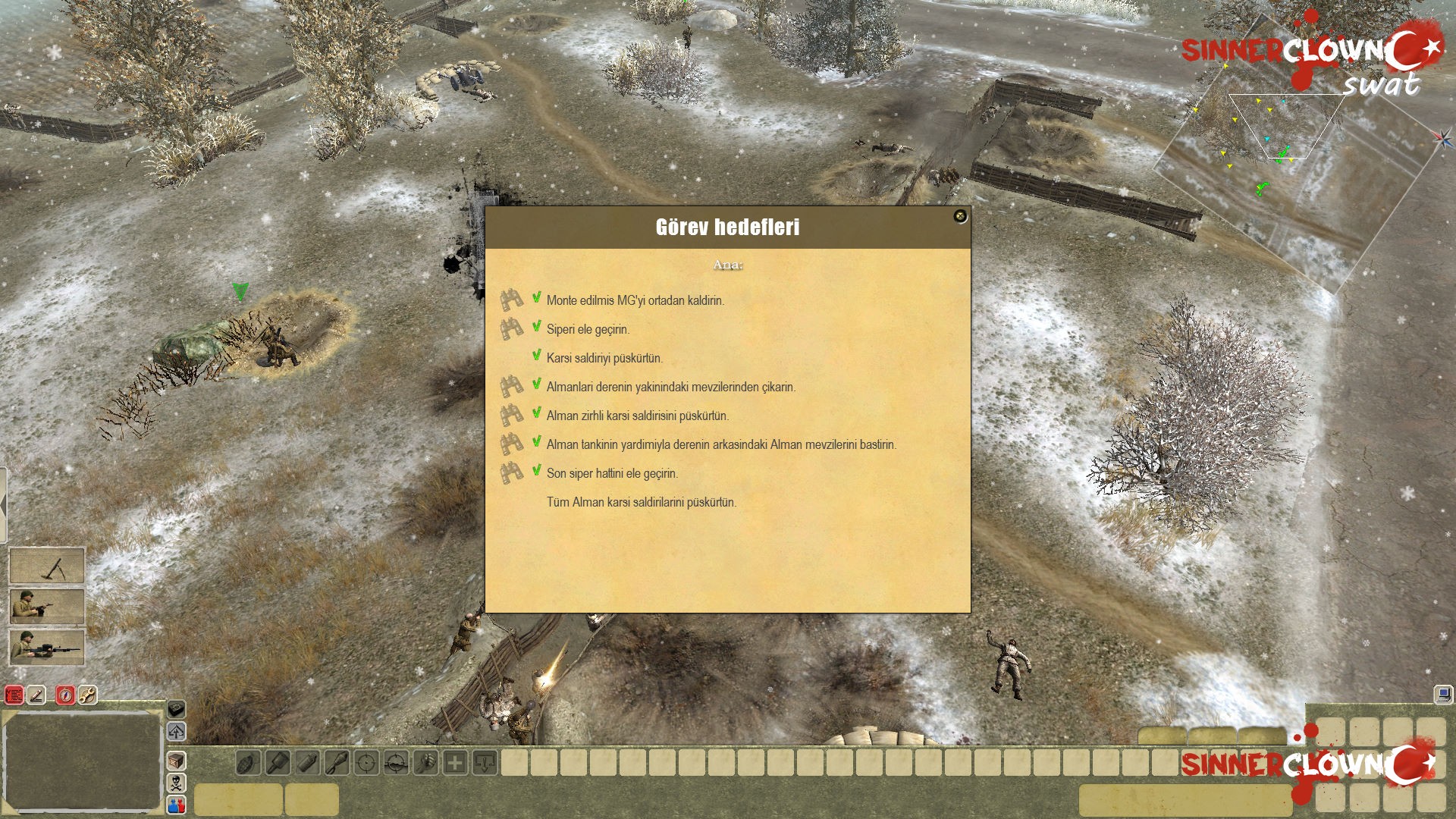This screenshot has height=819, width=1456.
Task: Click the pencil notes icon
Action: 37,695
